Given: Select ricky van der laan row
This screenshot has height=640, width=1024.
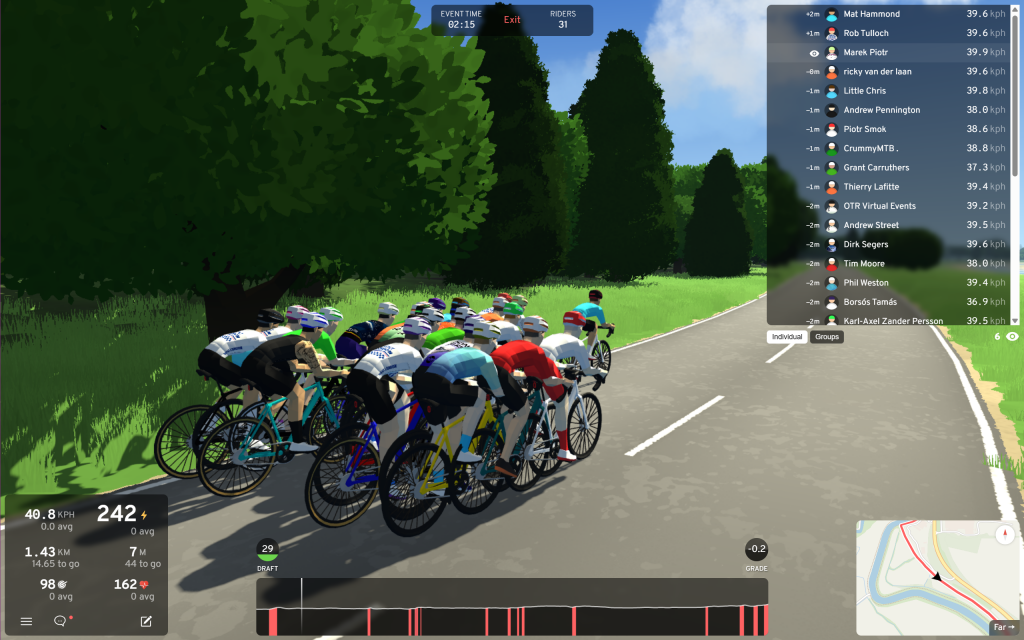Looking at the screenshot, I should point(890,72).
